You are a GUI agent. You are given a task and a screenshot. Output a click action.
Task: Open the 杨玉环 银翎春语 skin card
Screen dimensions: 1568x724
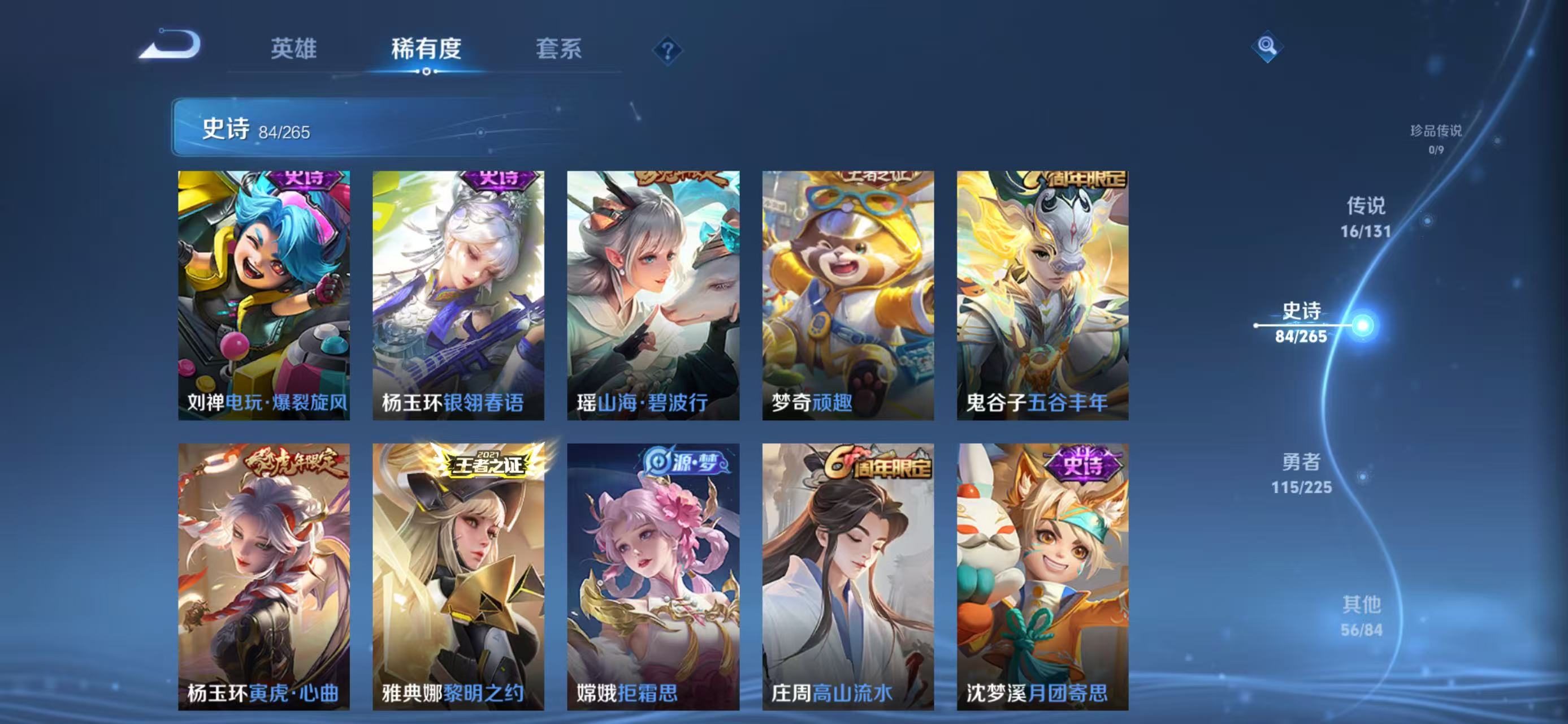pyautogui.click(x=458, y=295)
